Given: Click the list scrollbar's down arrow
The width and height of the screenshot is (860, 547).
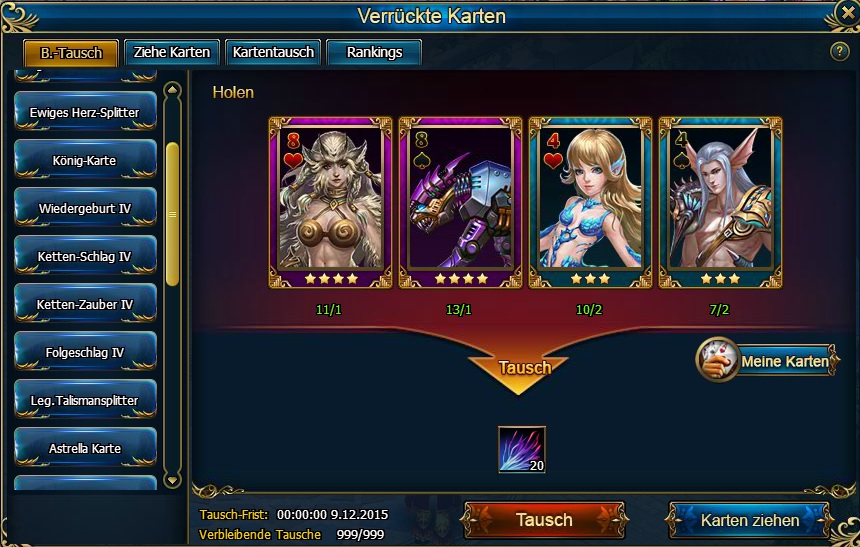Looking at the screenshot, I should (172, 481).
